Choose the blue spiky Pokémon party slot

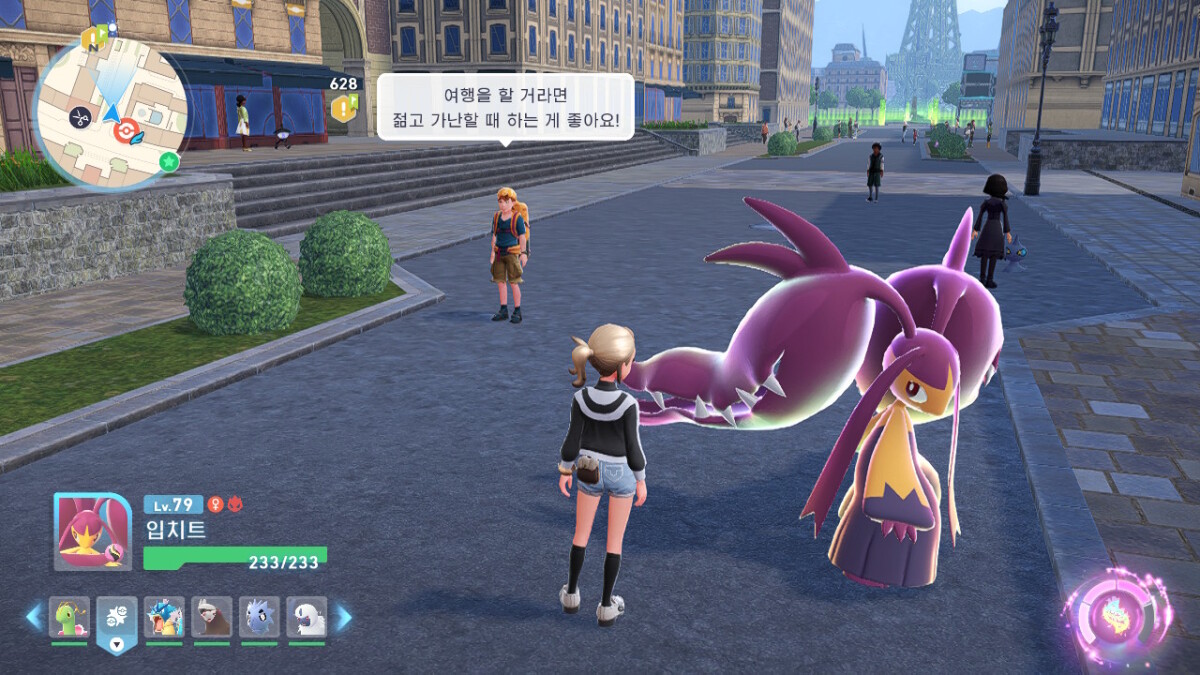259,617
